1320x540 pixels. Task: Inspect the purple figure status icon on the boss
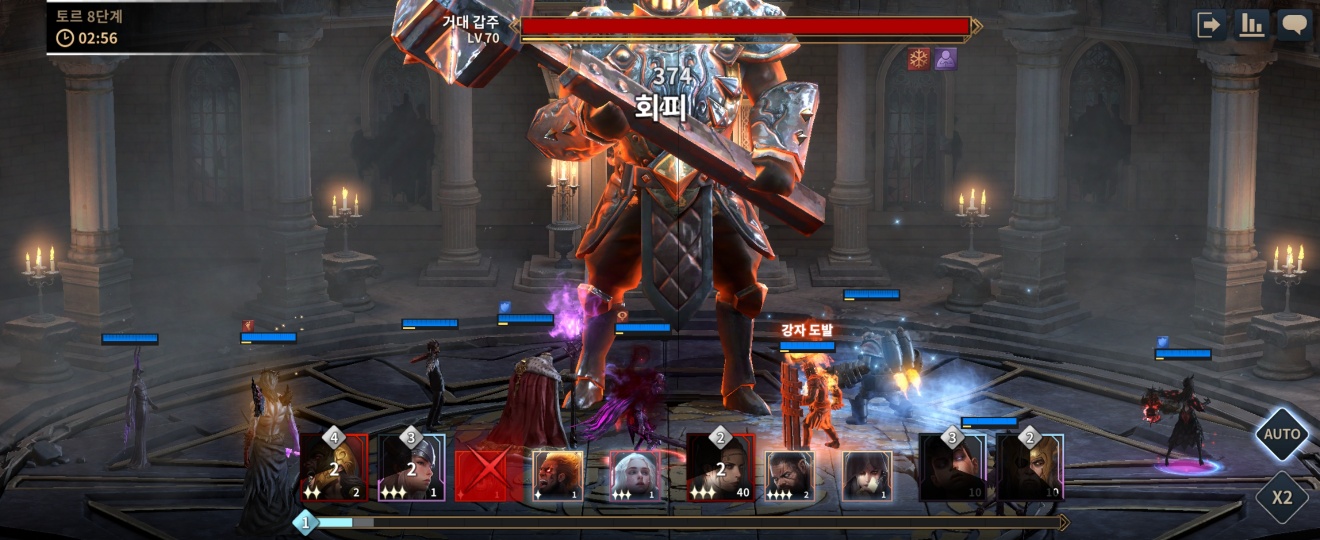click(x=945, y=59)
